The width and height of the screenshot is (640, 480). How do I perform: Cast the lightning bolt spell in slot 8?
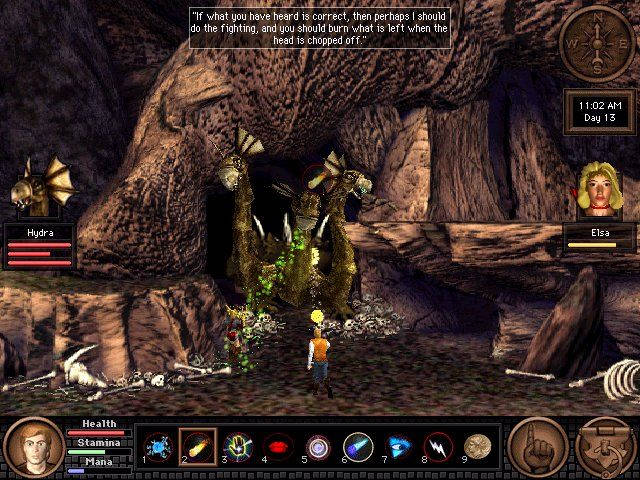tap(438, 446)
